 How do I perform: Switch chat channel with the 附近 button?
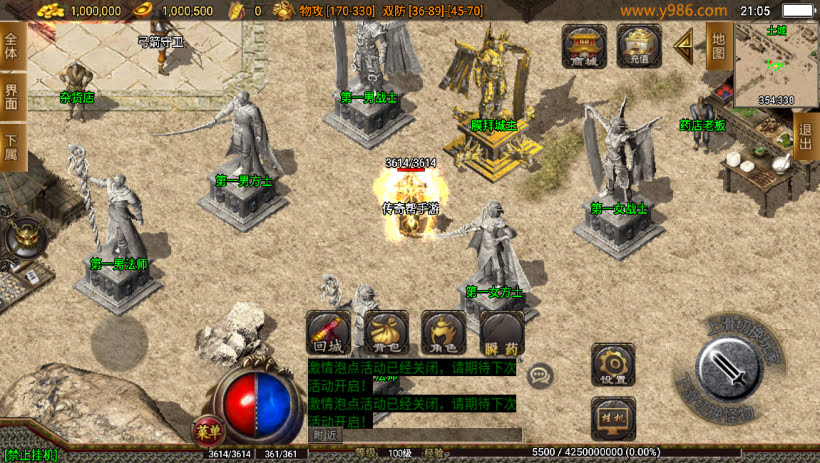pos(325,435)
